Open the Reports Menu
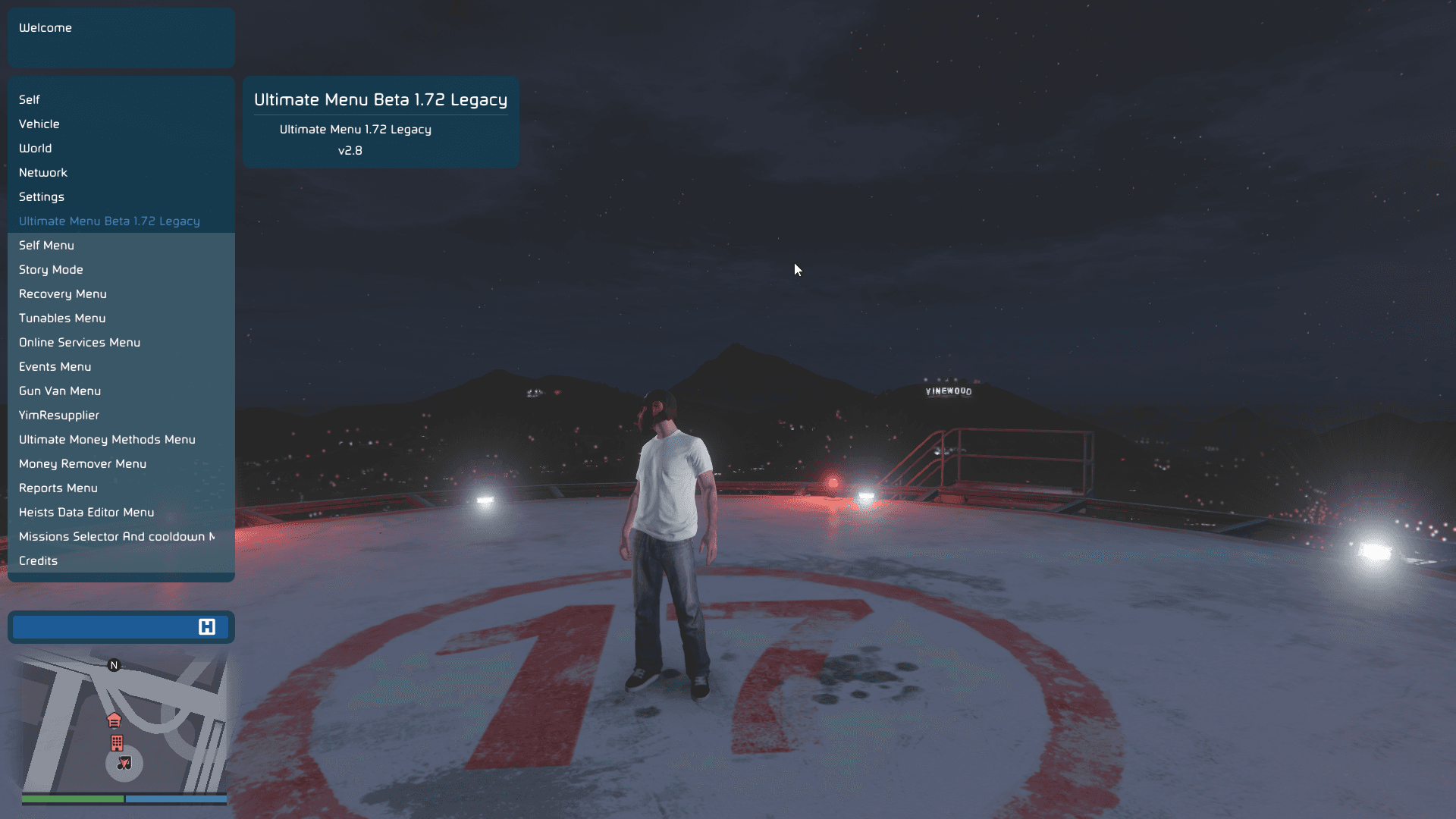Viewport: 1456px width, 819px height. tap(58, 488)
